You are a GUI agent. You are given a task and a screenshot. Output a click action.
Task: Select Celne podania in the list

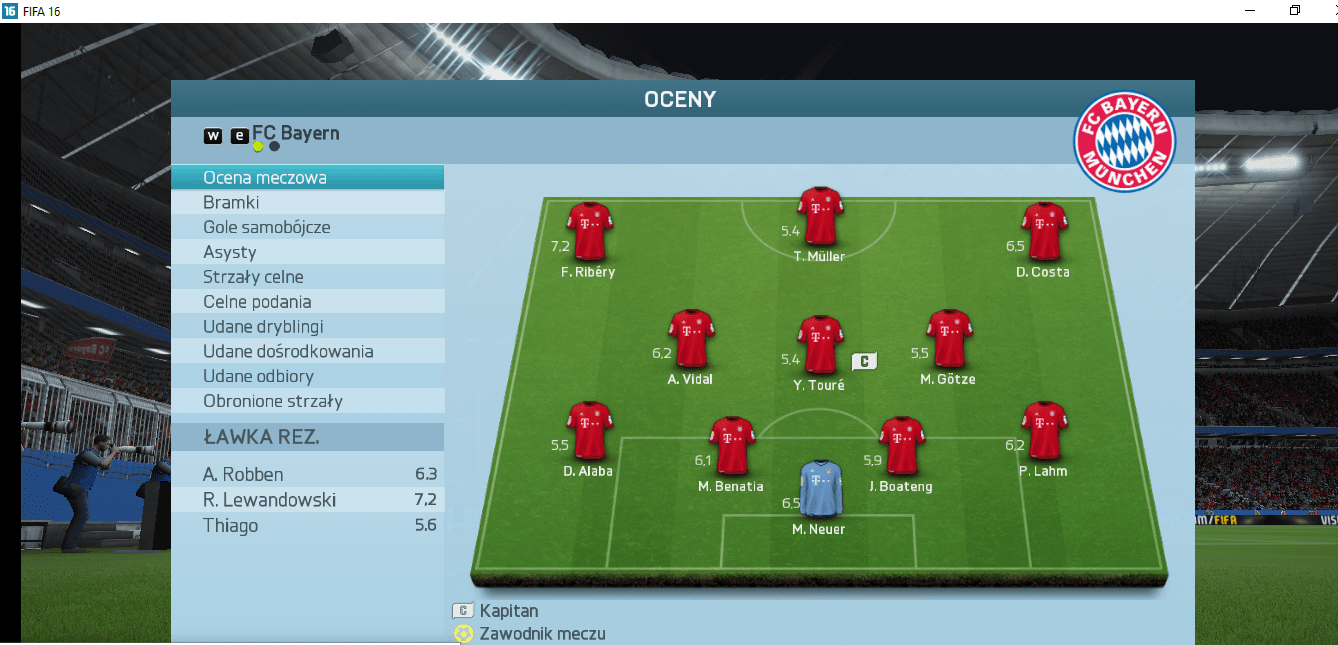[x=307, y=302]
